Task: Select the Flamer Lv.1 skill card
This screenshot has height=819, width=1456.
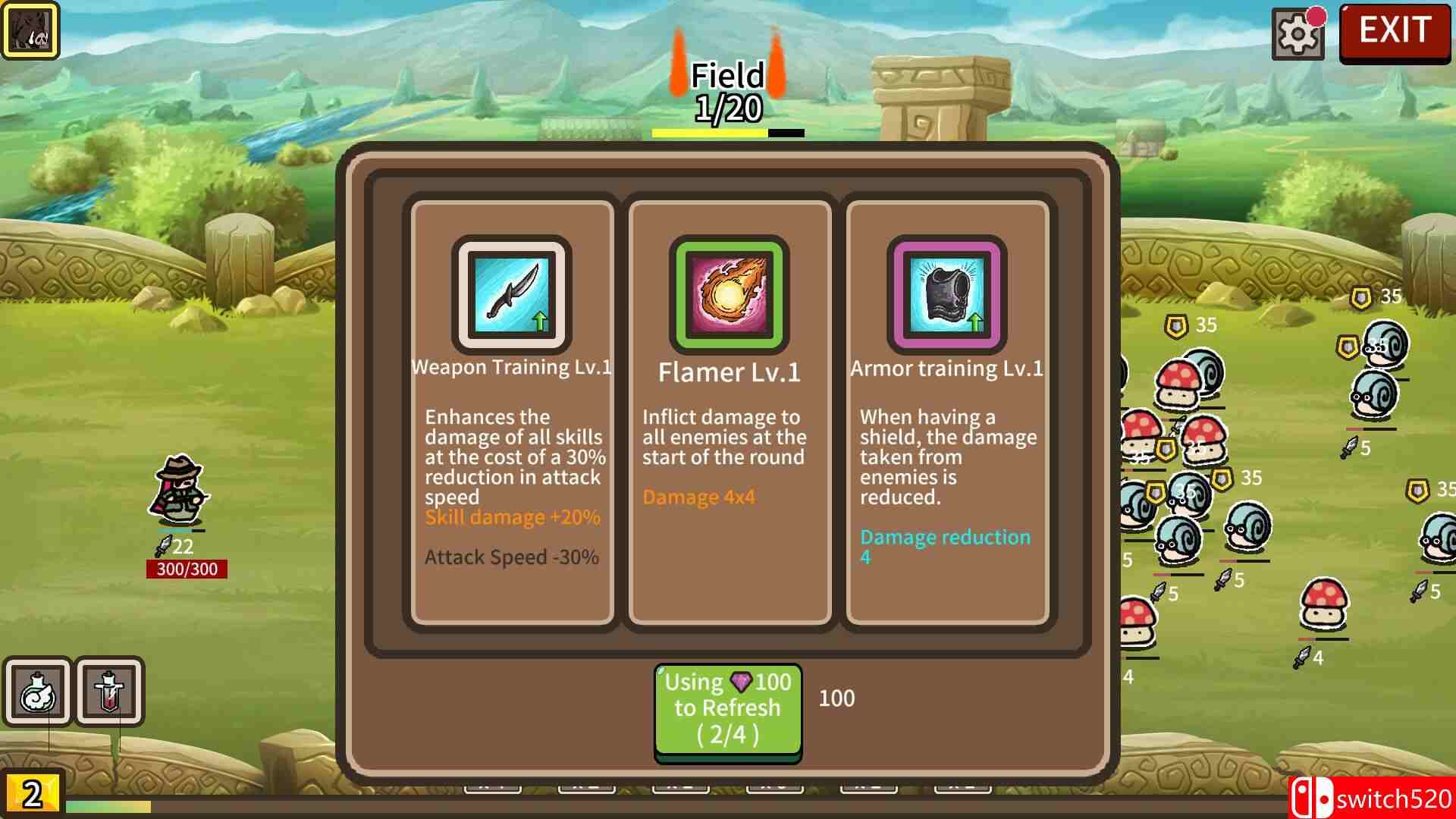Action: (729, 413)
